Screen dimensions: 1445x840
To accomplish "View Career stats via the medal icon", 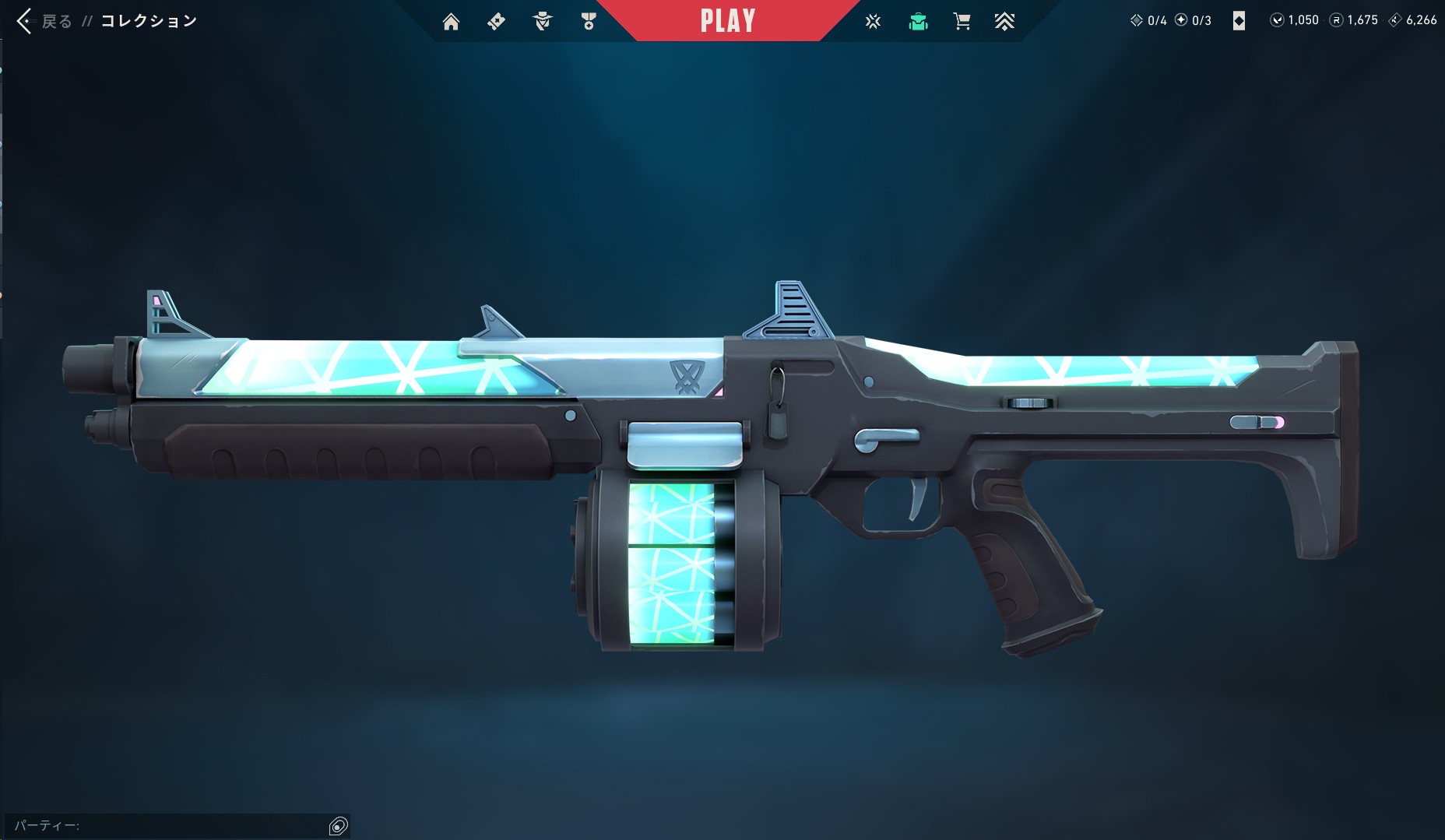I will point(589,21).
